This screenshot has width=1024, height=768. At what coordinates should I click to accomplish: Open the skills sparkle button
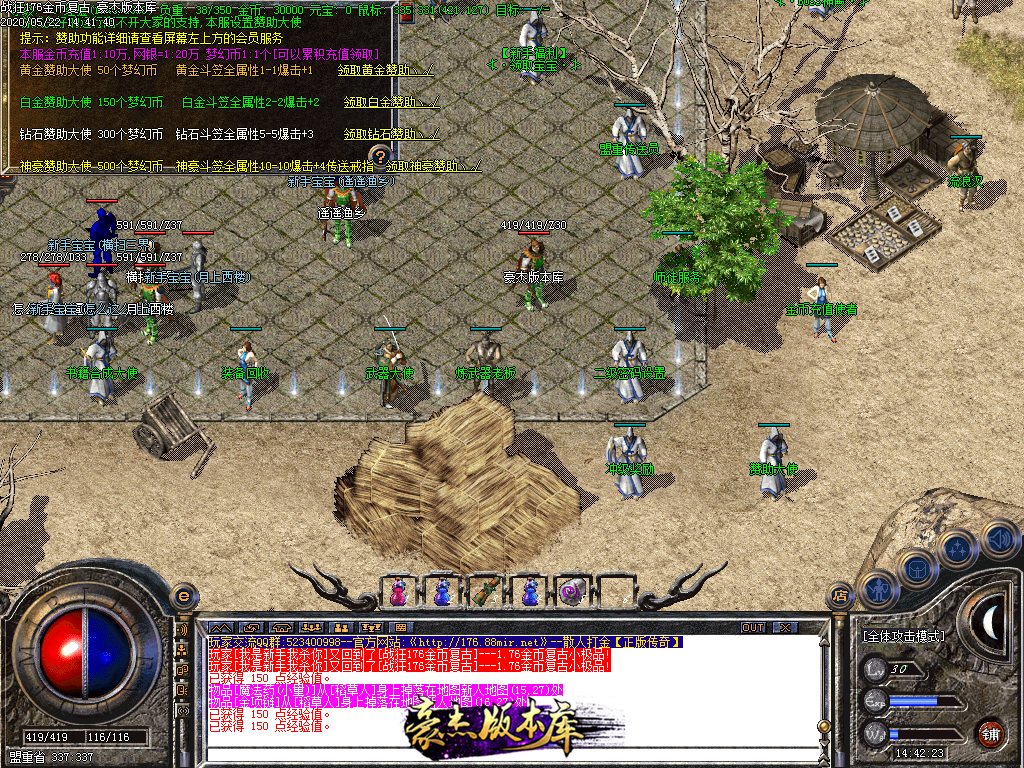click(x=957, y=548)
